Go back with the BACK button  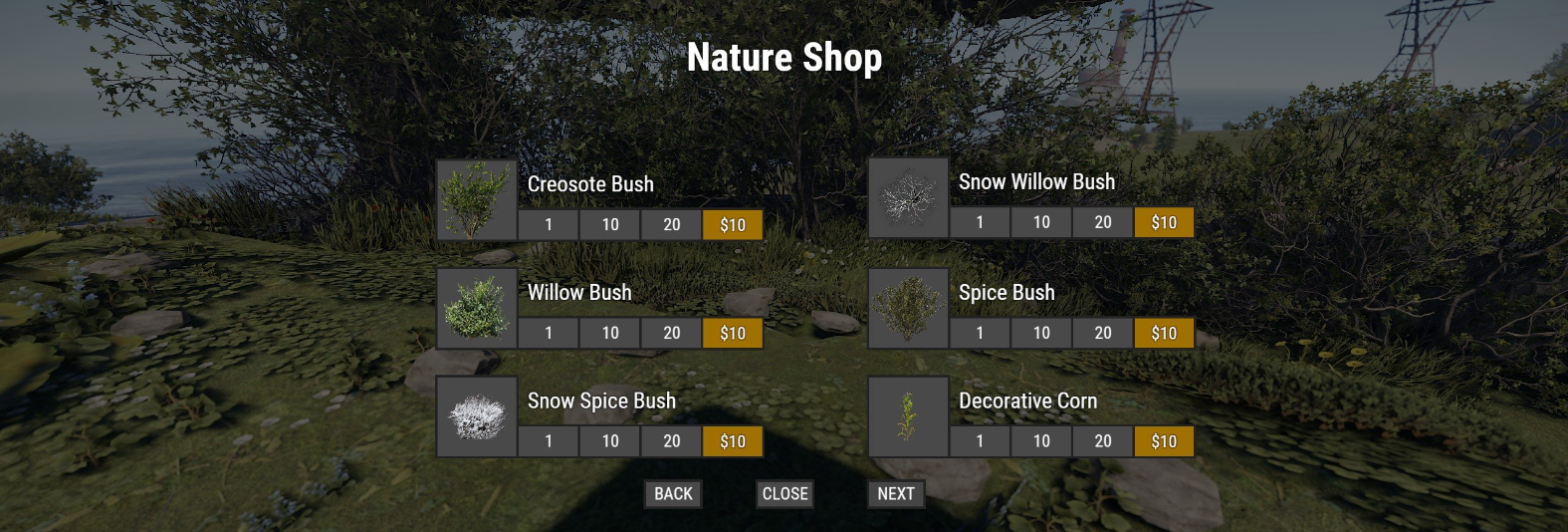click(673, 494)
